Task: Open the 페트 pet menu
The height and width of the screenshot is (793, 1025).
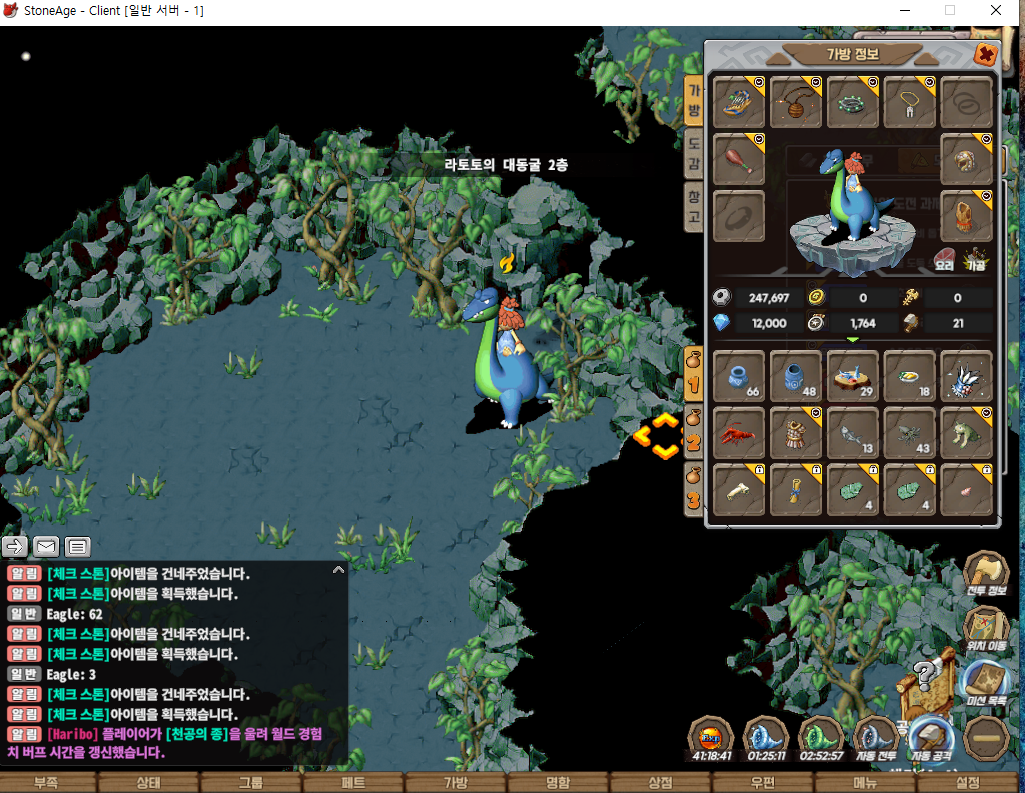Action: [353, 783]
